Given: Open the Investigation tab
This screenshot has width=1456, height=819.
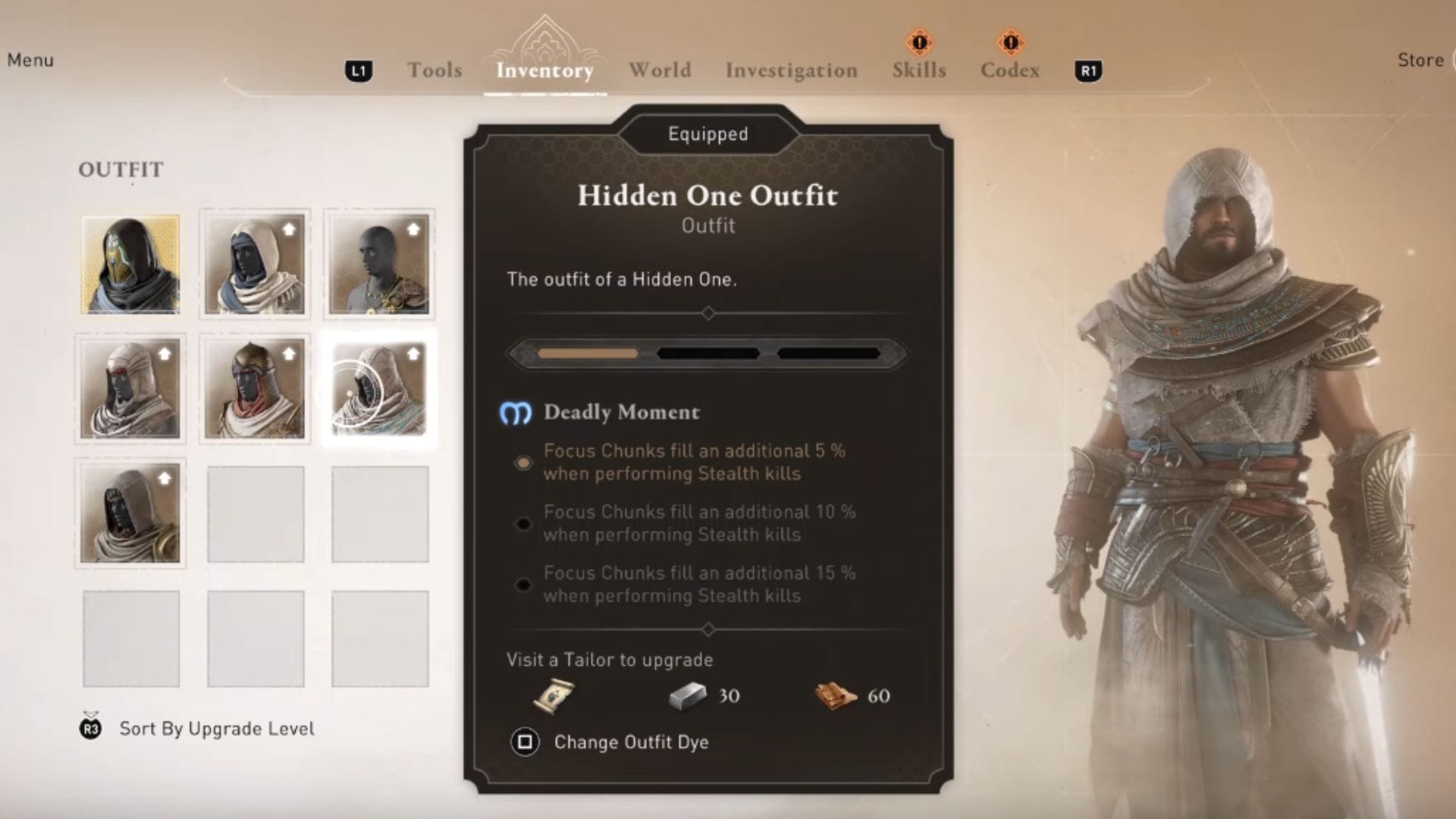Looking at the screenshot, I should pyautogui.click(x=792, y=71).
